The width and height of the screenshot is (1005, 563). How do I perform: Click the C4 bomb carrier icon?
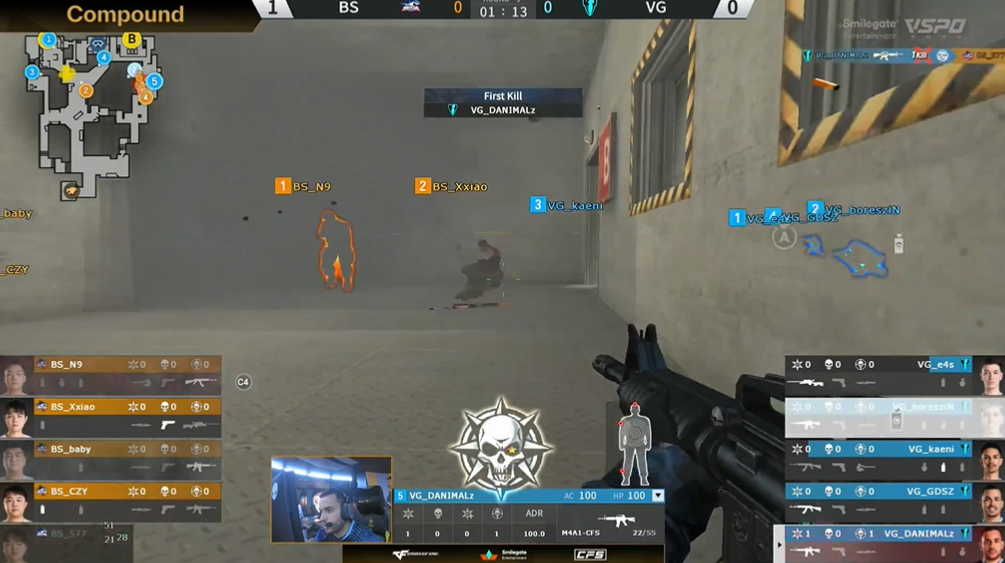243,382
